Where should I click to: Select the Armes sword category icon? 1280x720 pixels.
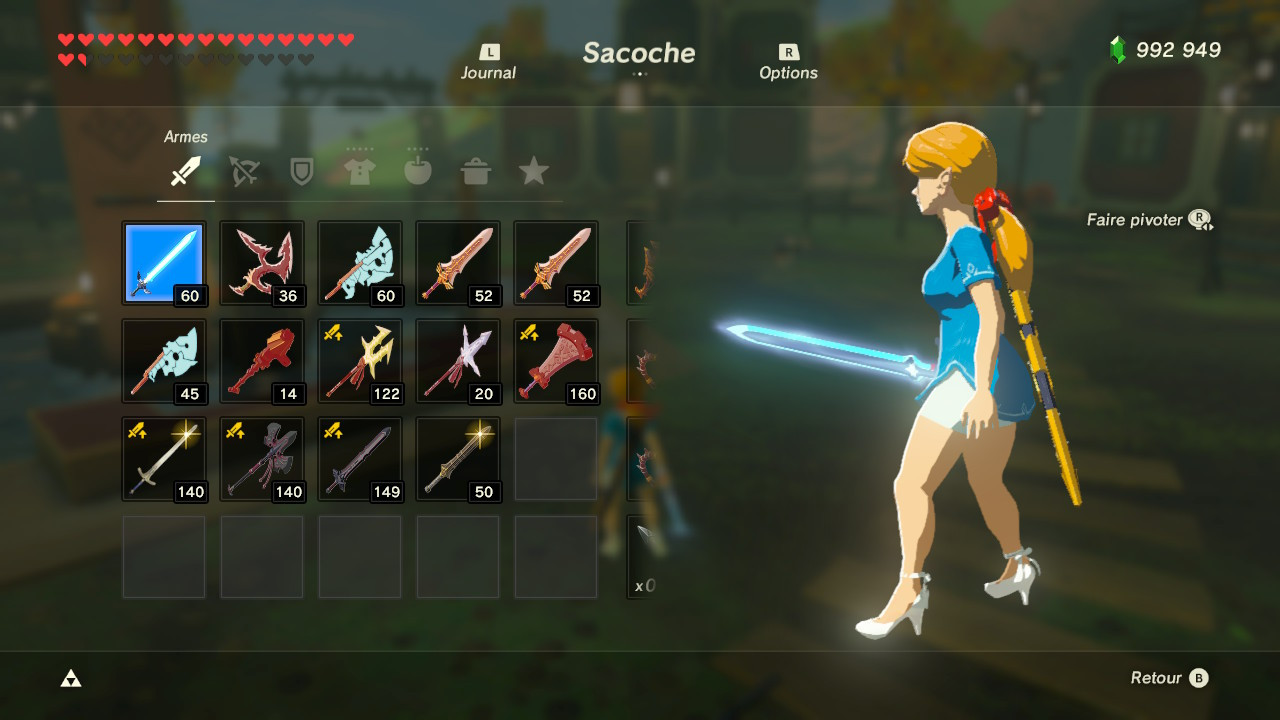185,170
